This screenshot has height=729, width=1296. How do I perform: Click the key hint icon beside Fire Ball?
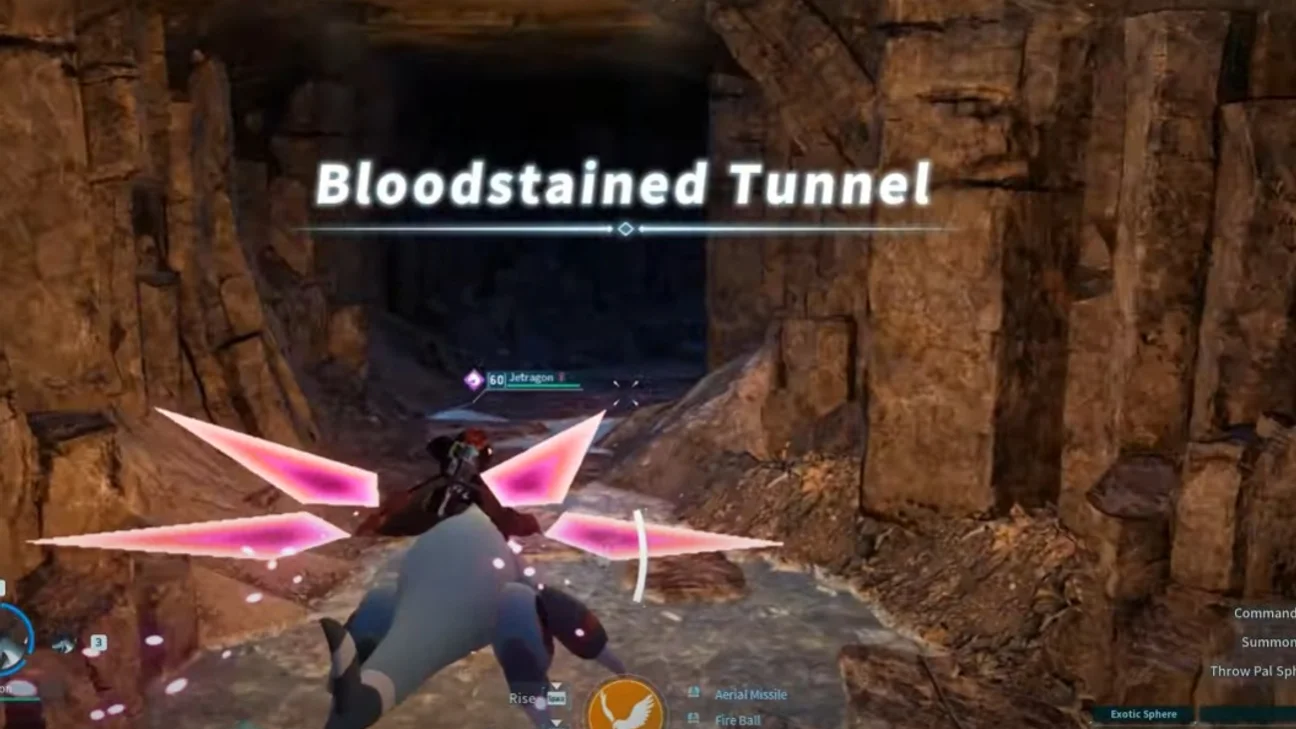coord(693,718)
